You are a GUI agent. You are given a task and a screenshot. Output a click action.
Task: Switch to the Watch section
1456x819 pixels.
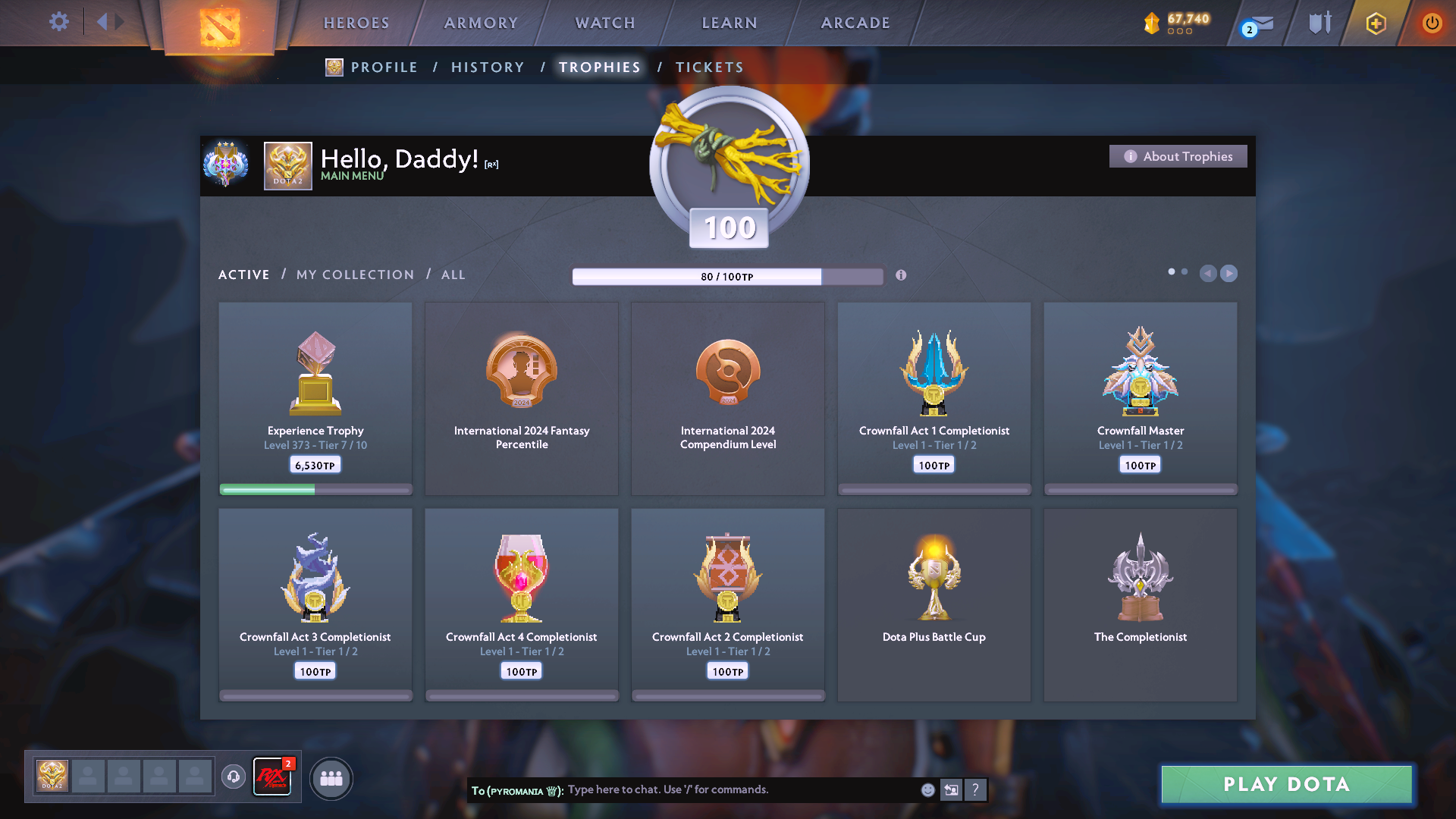click(x=605, y=23)
